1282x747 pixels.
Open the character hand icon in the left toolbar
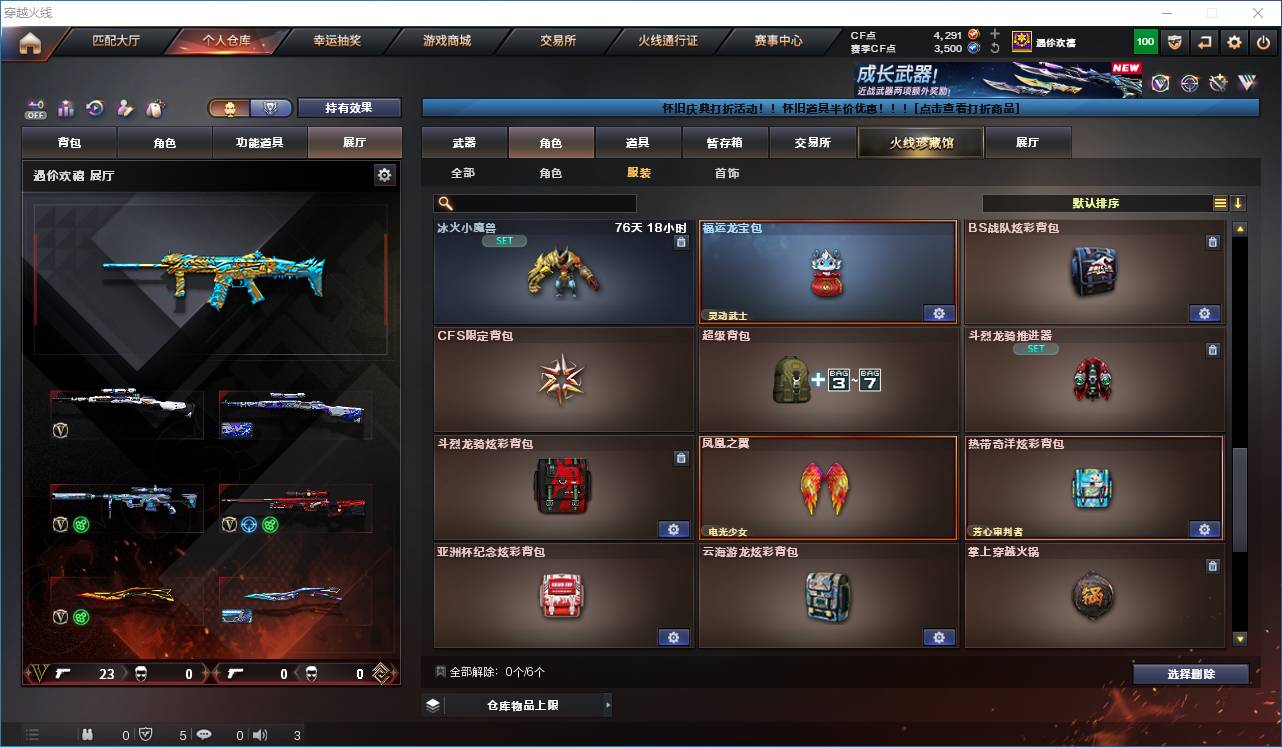[125, 108]
